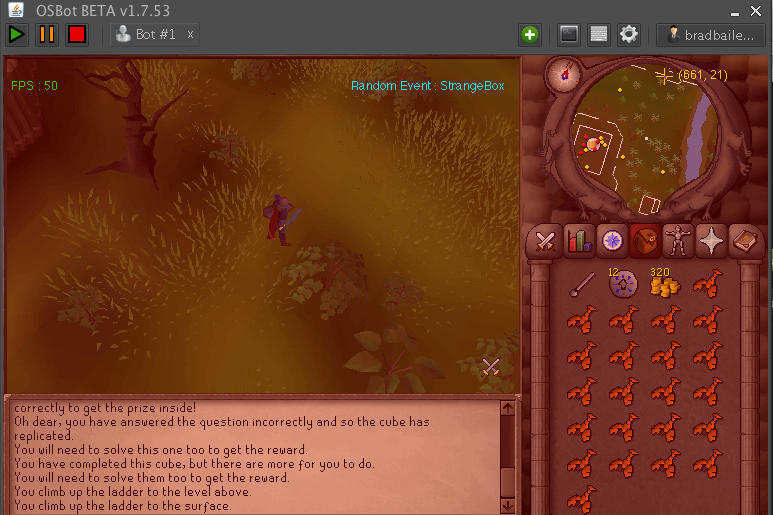Screen dimensions: 773x515
Task: Switch to the skills stats tab
Action: tap(578, 241)
